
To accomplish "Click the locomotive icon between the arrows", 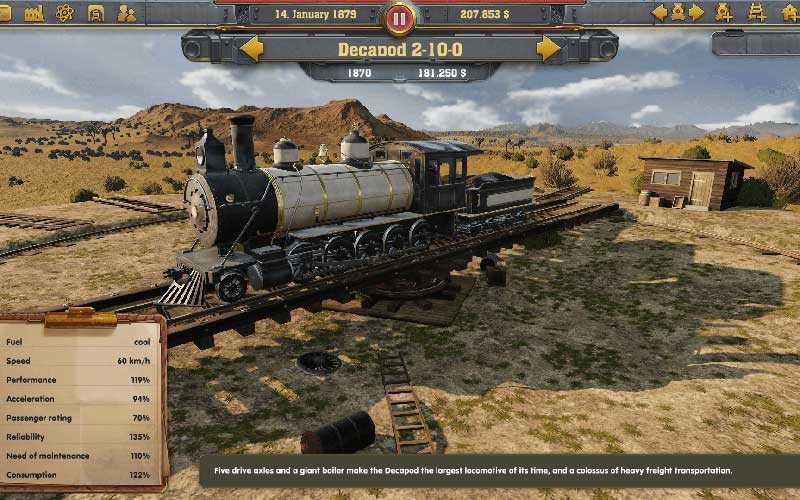I will coord(678,13).
